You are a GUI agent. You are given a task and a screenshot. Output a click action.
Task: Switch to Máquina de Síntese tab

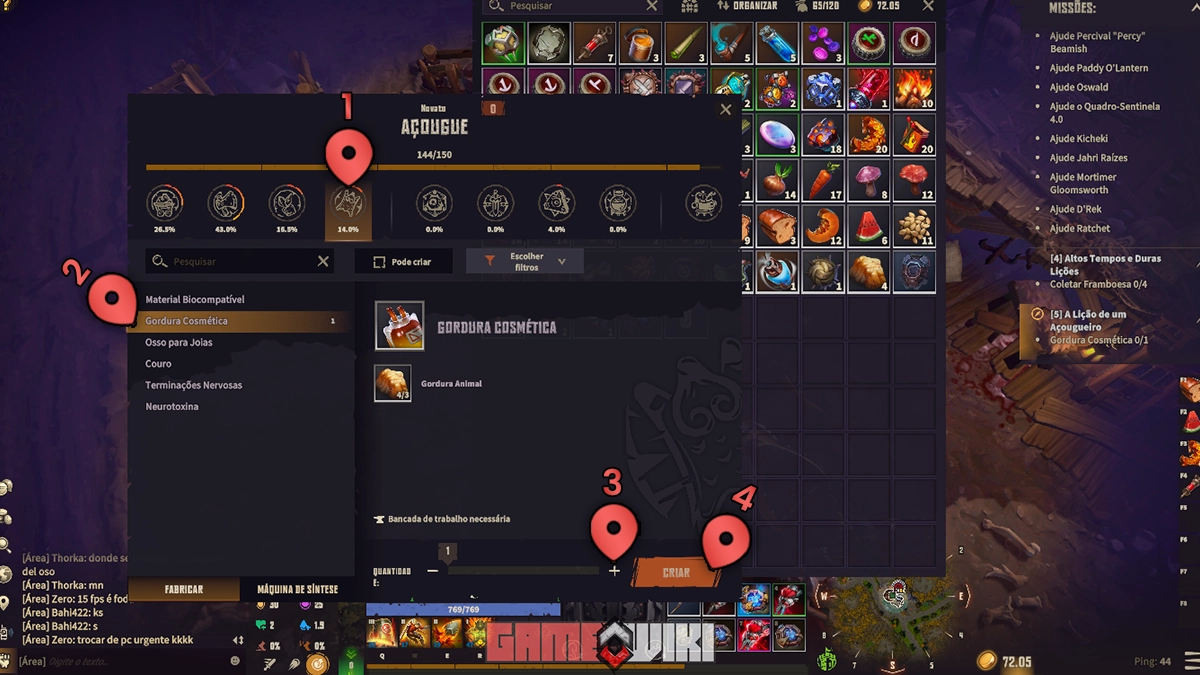point(297,590)
